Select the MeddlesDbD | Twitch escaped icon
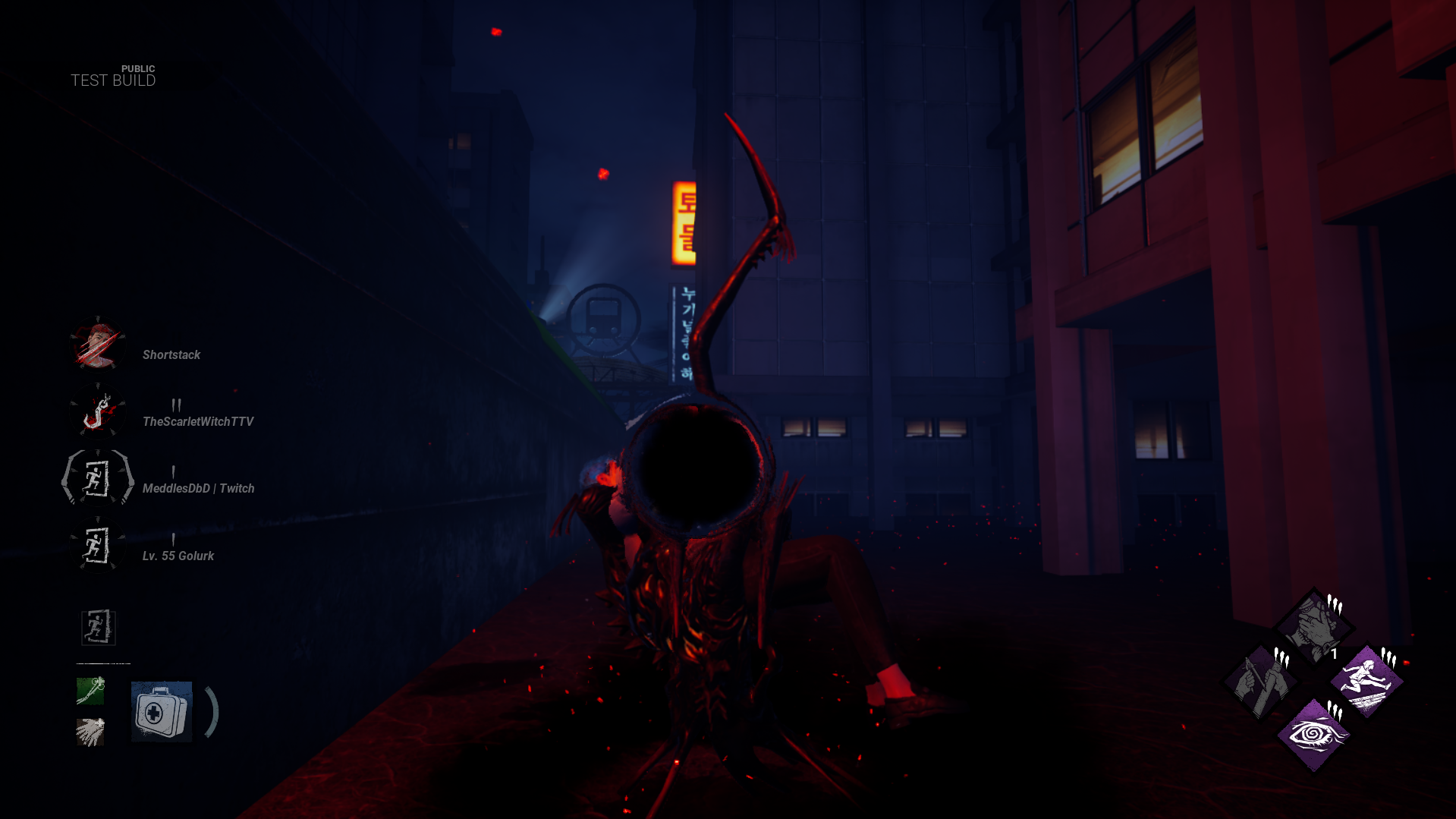Image resolution: width=1456 pixels, height=819 pixels. [x=97, y=479]
